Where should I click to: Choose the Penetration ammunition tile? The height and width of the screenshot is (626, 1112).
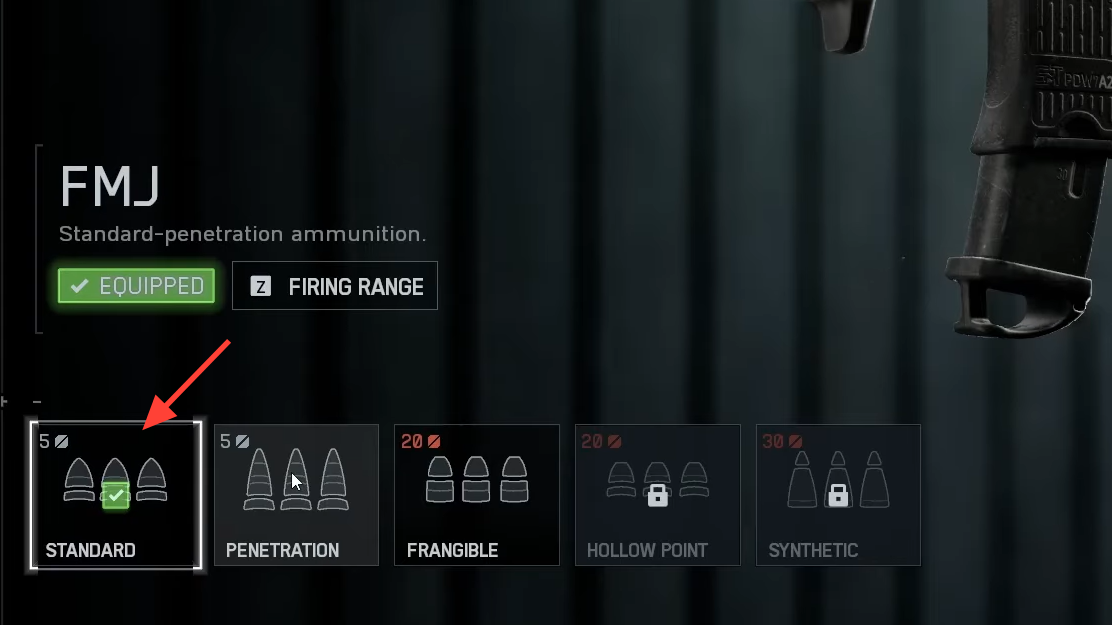coord(296,495)
